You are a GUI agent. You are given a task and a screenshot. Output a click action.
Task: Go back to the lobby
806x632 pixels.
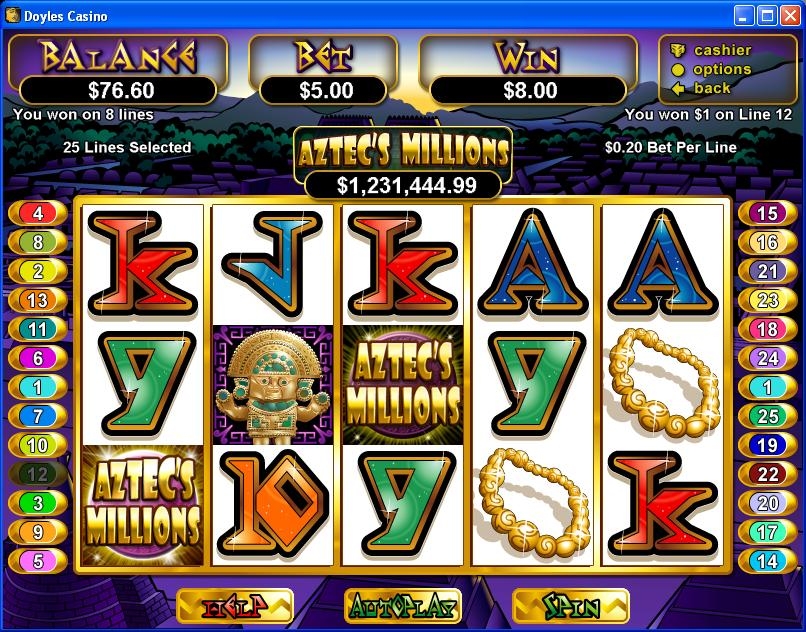pyautogui.click(x=712, y=88)
